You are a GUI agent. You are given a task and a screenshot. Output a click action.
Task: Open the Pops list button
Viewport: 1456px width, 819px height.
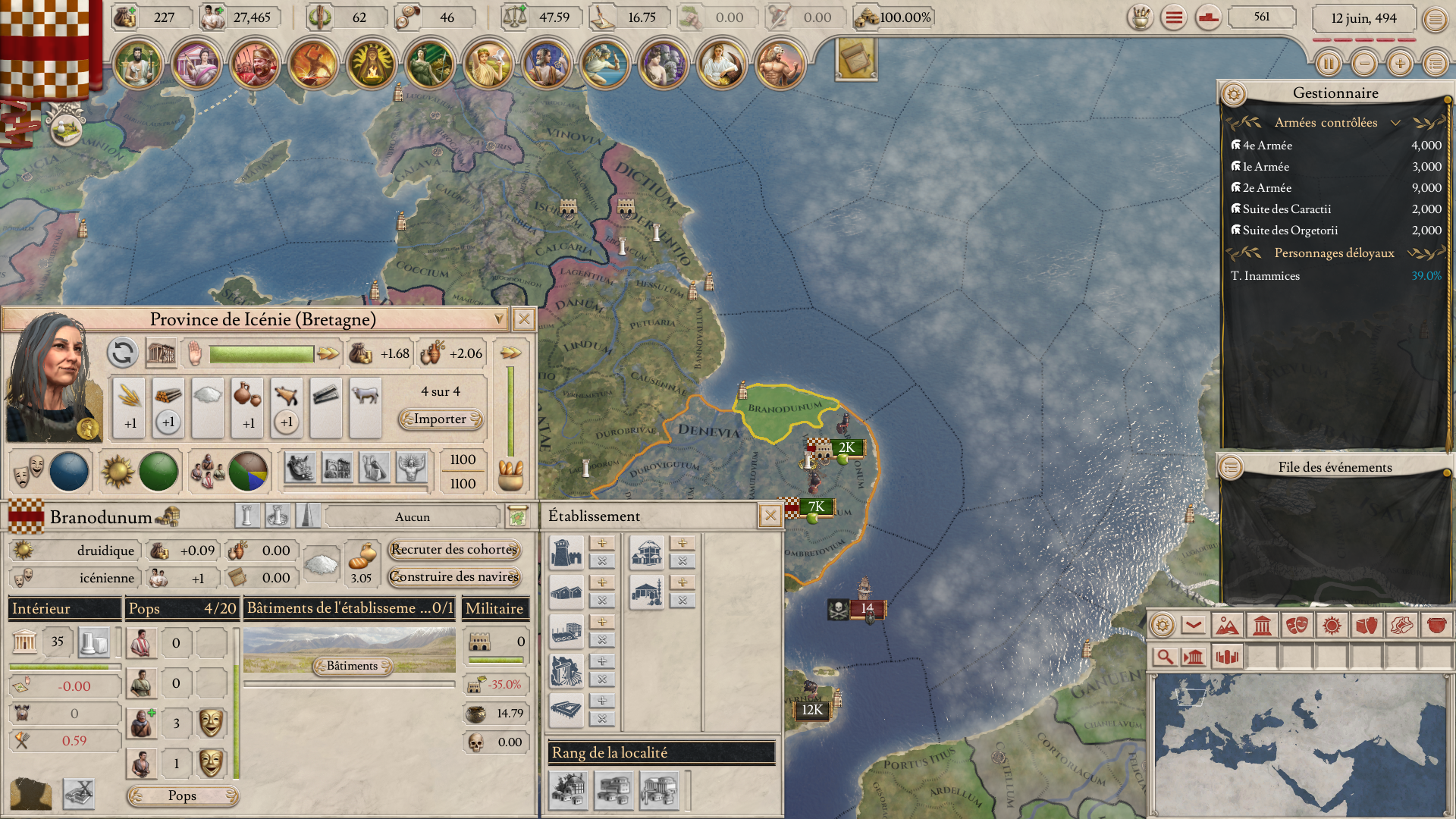pos(182,795)
